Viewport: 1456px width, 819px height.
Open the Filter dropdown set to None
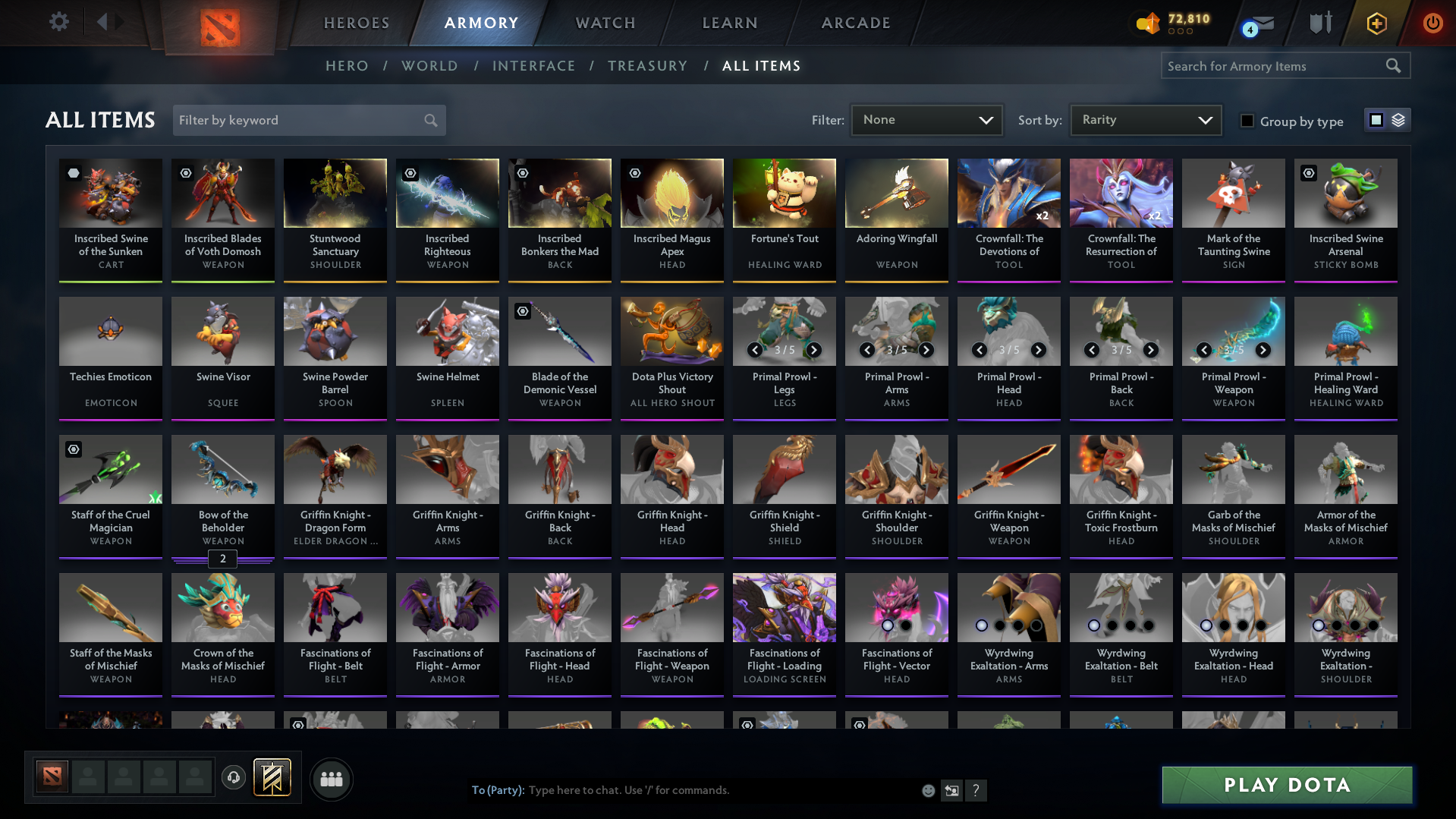coord(926,119)
